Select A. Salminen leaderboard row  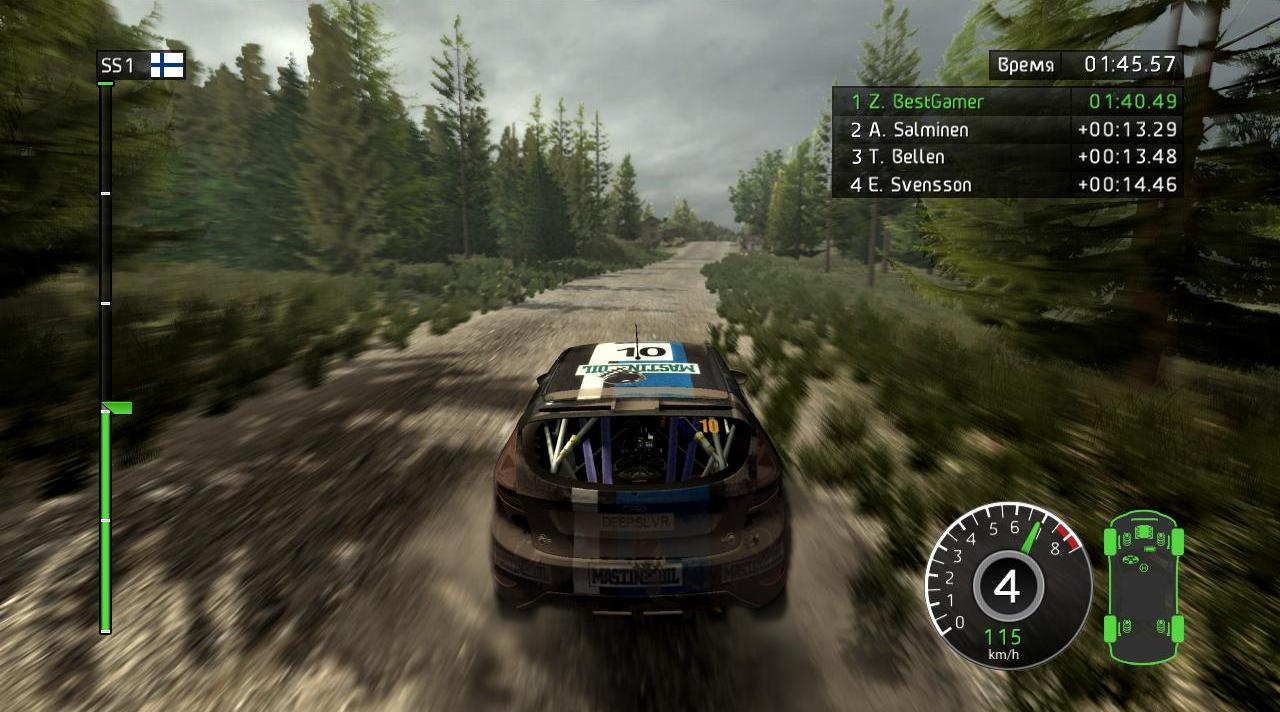(x=1007, y=129)
